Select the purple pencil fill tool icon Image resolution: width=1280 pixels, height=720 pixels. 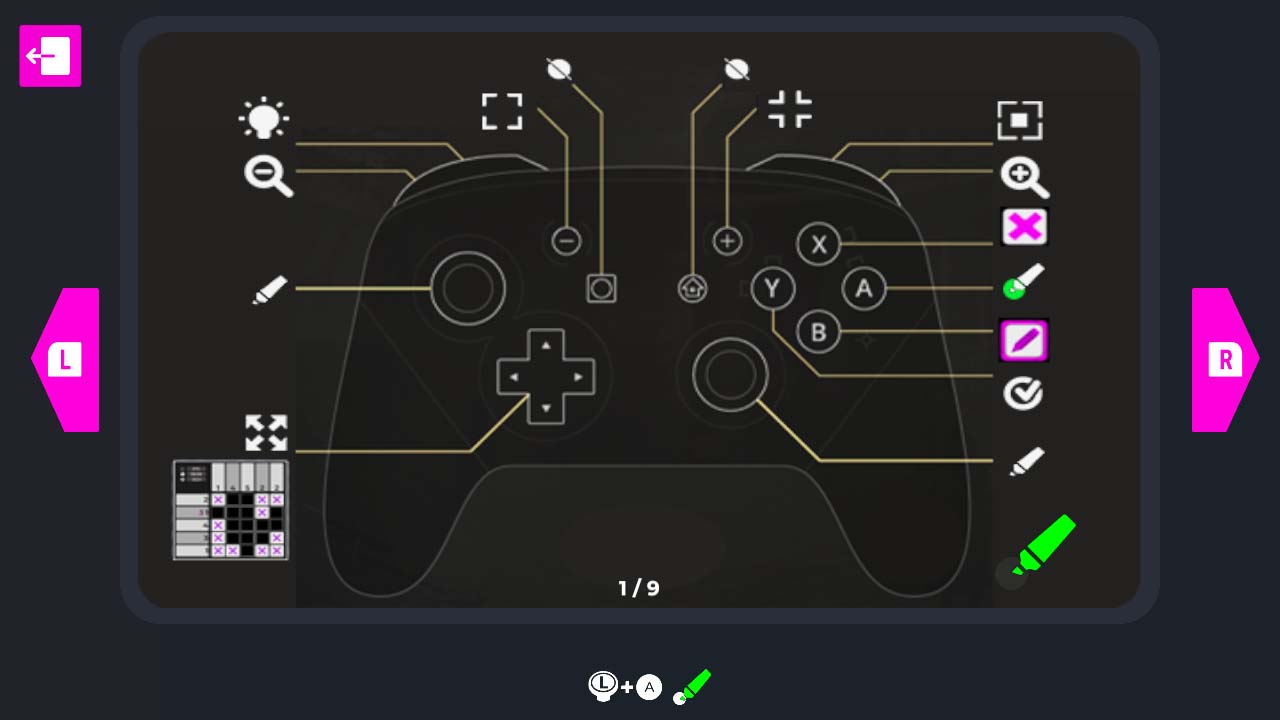1024,340
